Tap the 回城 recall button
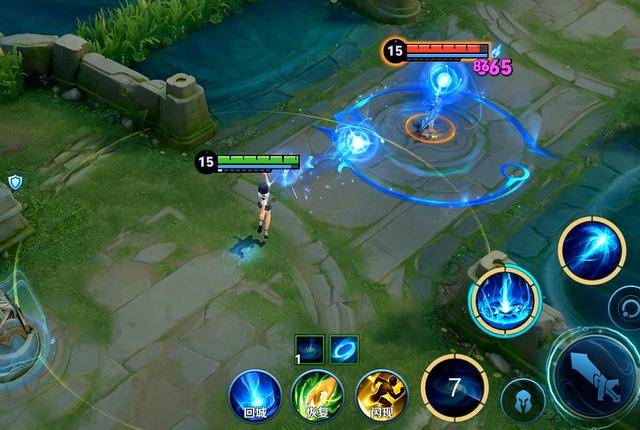This screenshot has width=640, height=430. tap(254, 393)
